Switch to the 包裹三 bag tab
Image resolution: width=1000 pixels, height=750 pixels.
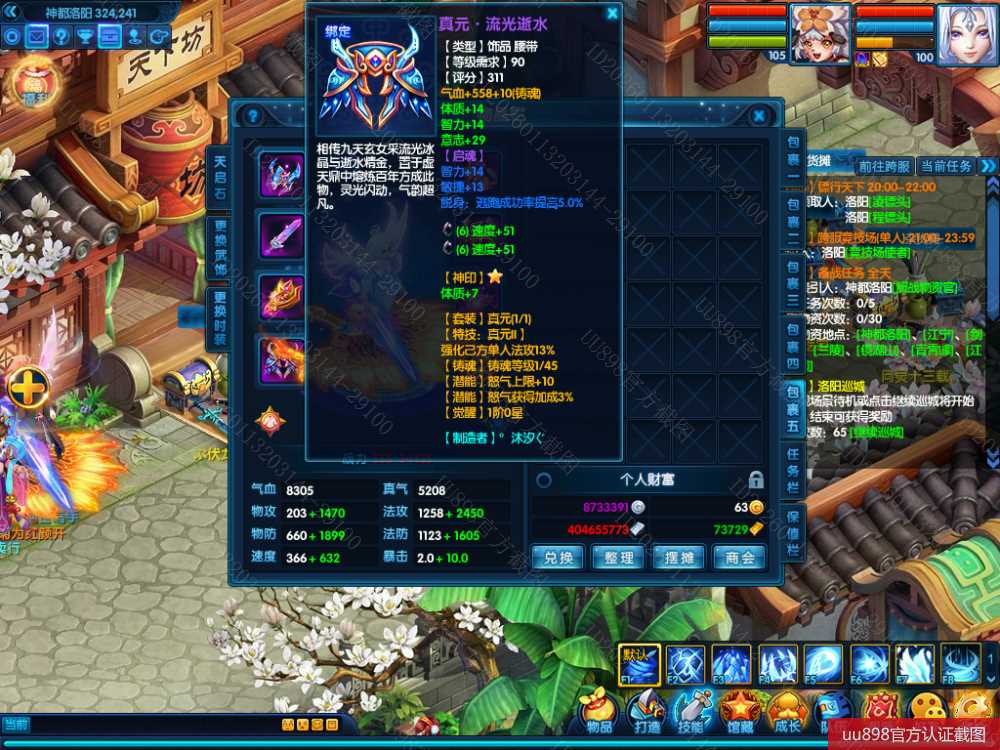click(x=793, y=283)
